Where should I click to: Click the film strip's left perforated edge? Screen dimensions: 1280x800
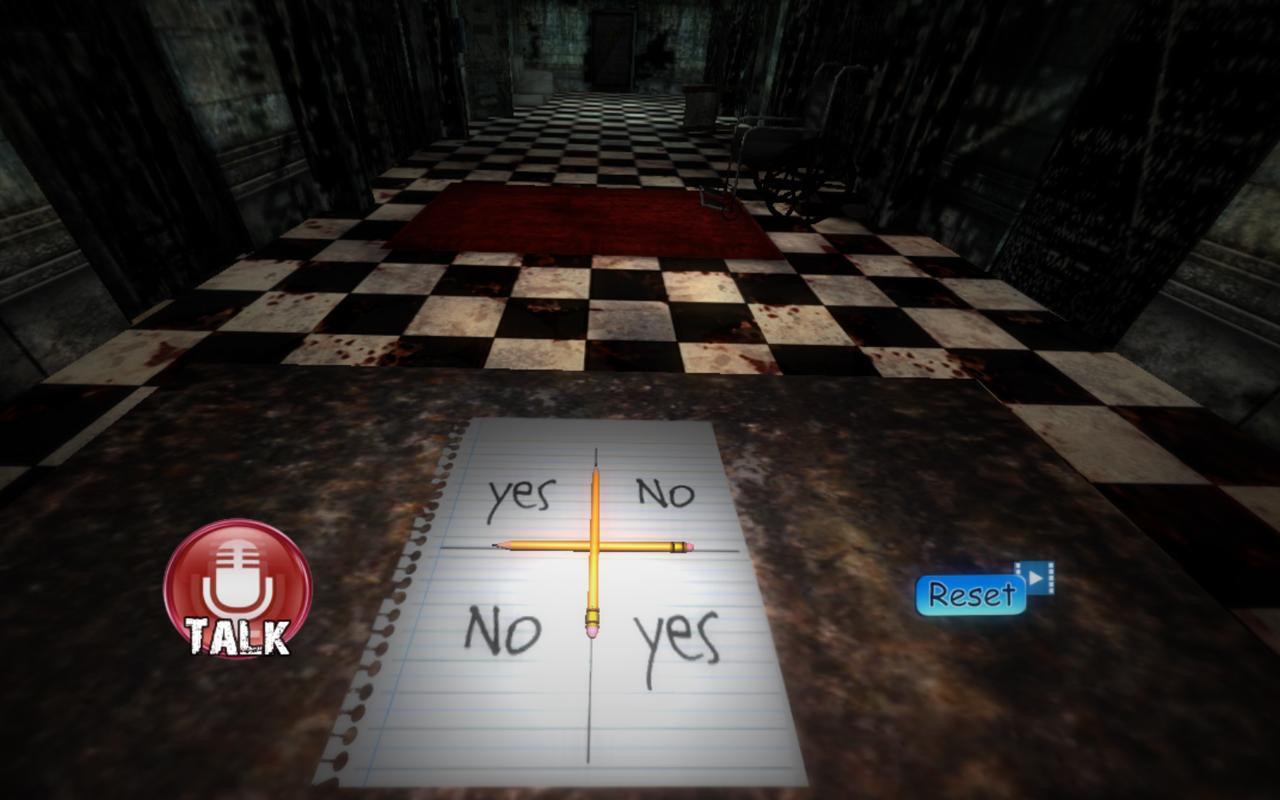coord(1018,568)
